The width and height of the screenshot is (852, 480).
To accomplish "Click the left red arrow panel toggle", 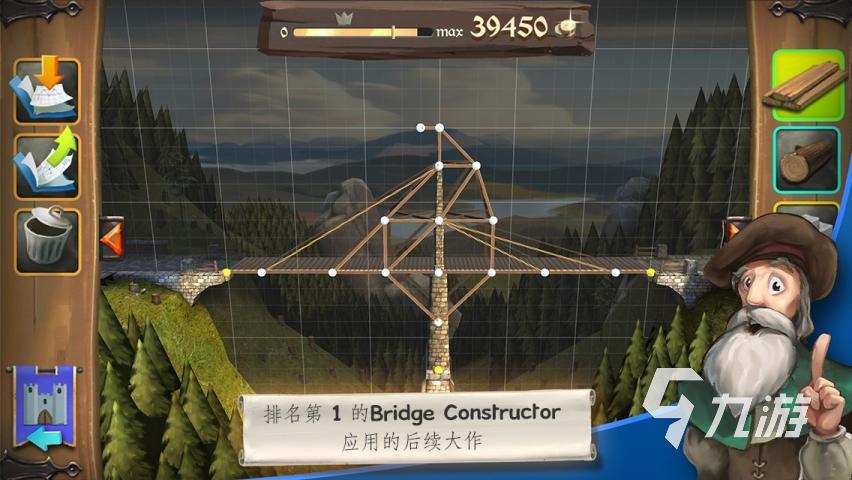I will pos(111,239).
